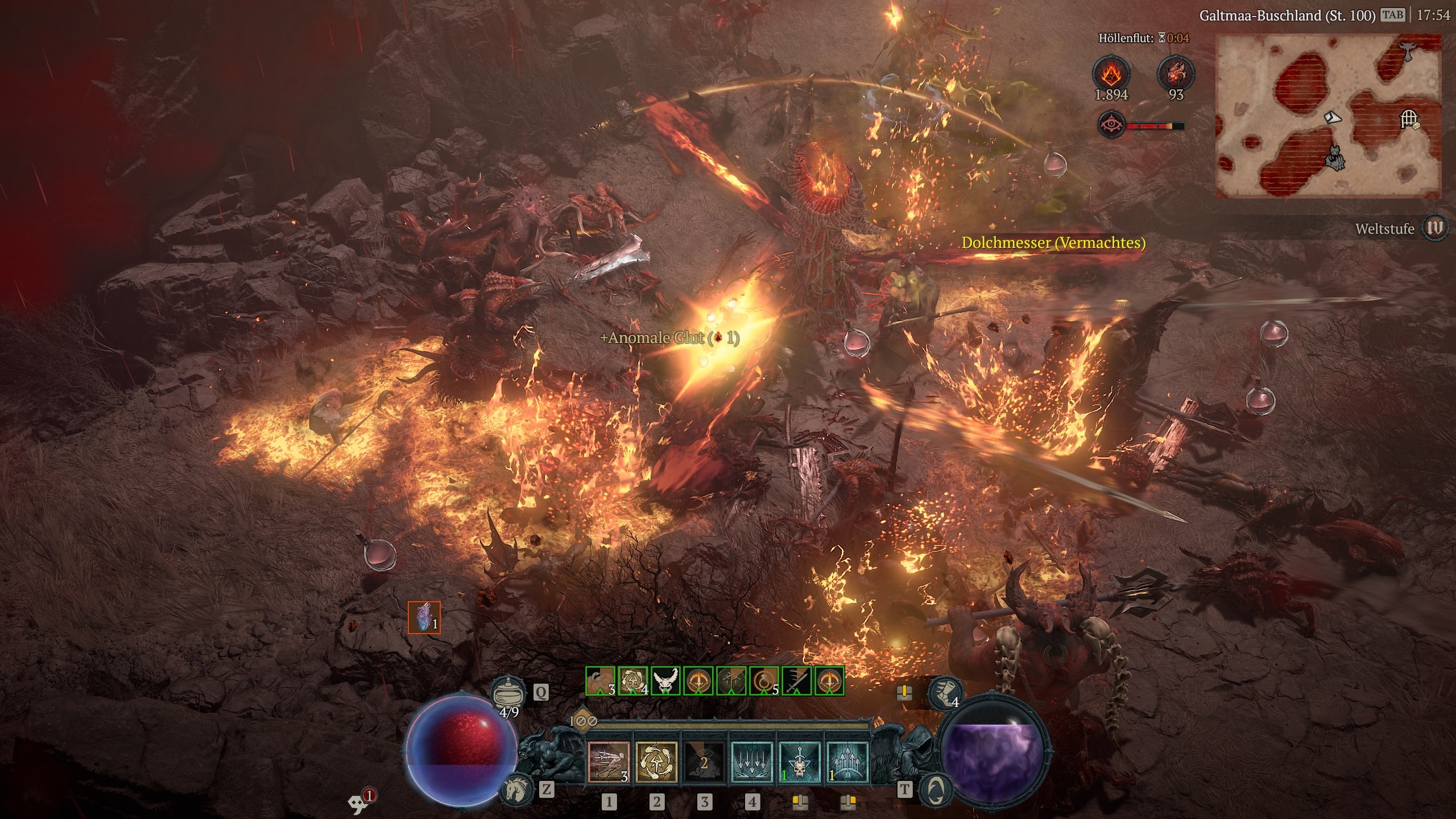Click the Helltide threat eye icon
This screenshot has width=1456, height=819.
pos(1111,125)
